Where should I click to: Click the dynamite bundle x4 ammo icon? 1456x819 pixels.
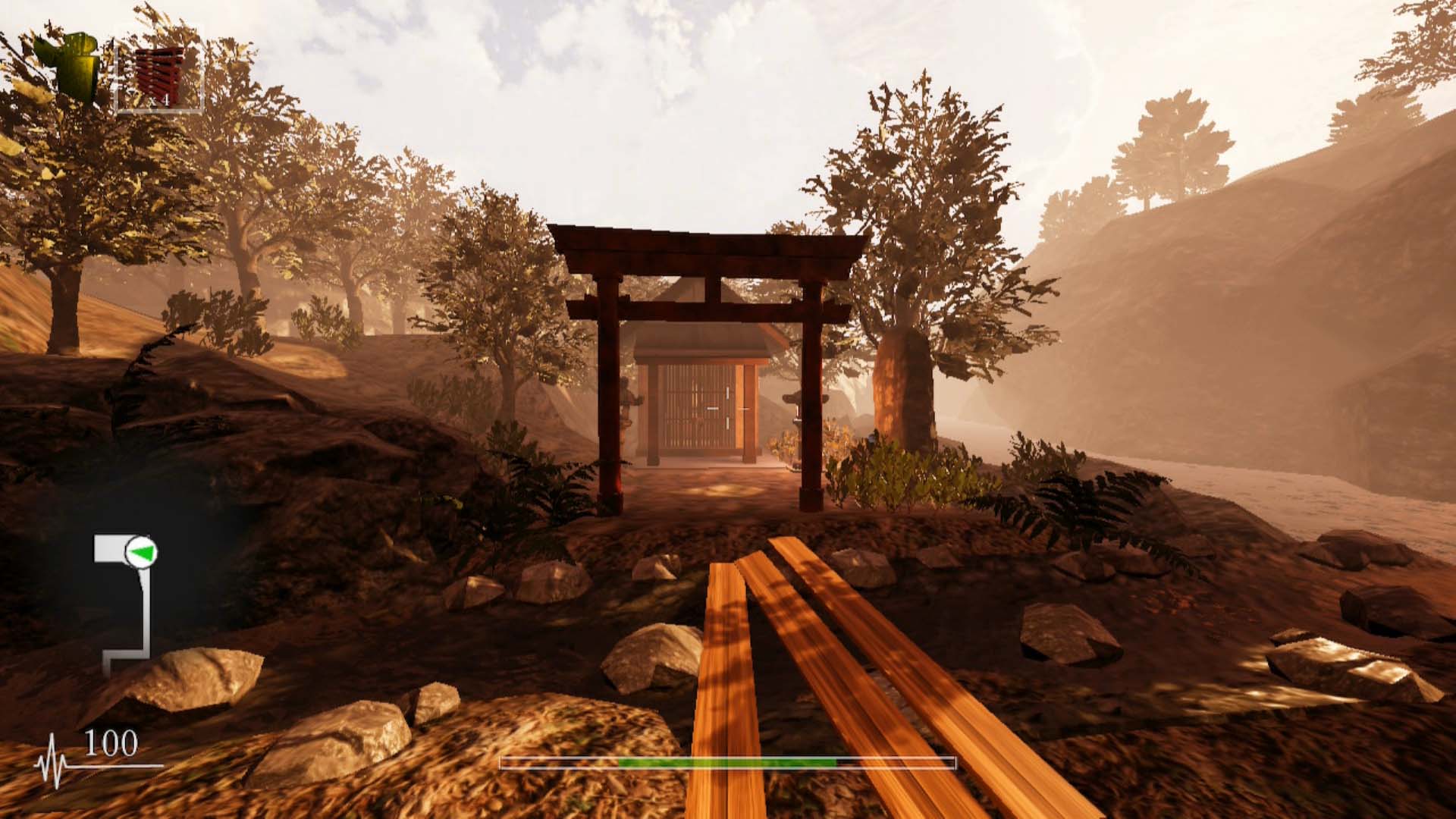point(159,72)
